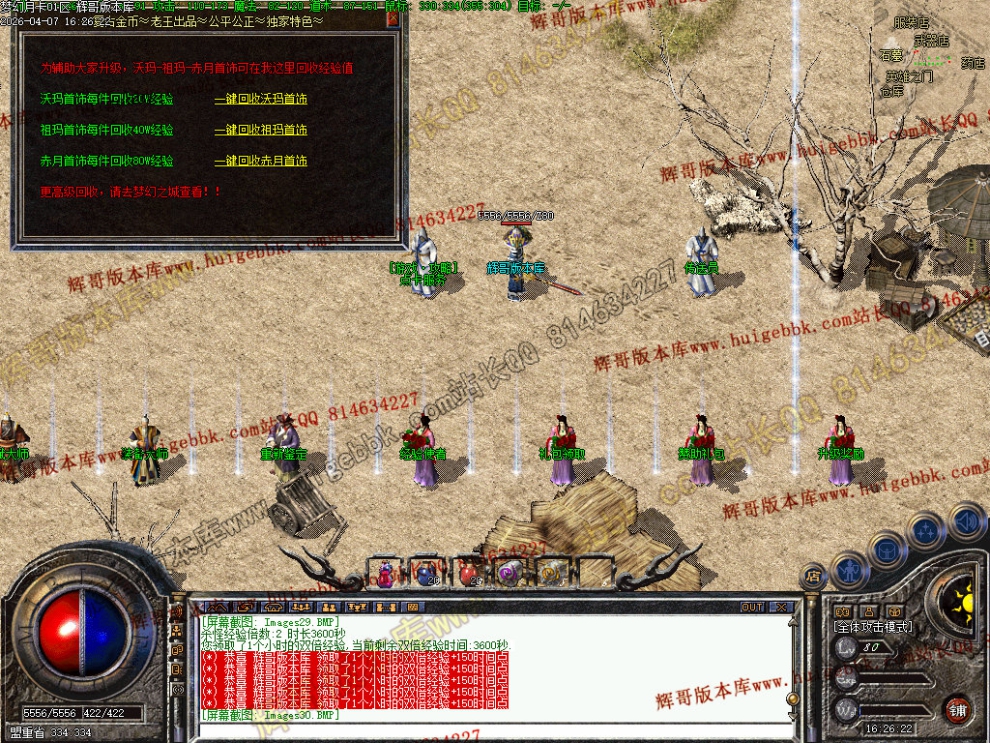
Task: Click the OUT button above chat
Action: click(x=752, y=607)
